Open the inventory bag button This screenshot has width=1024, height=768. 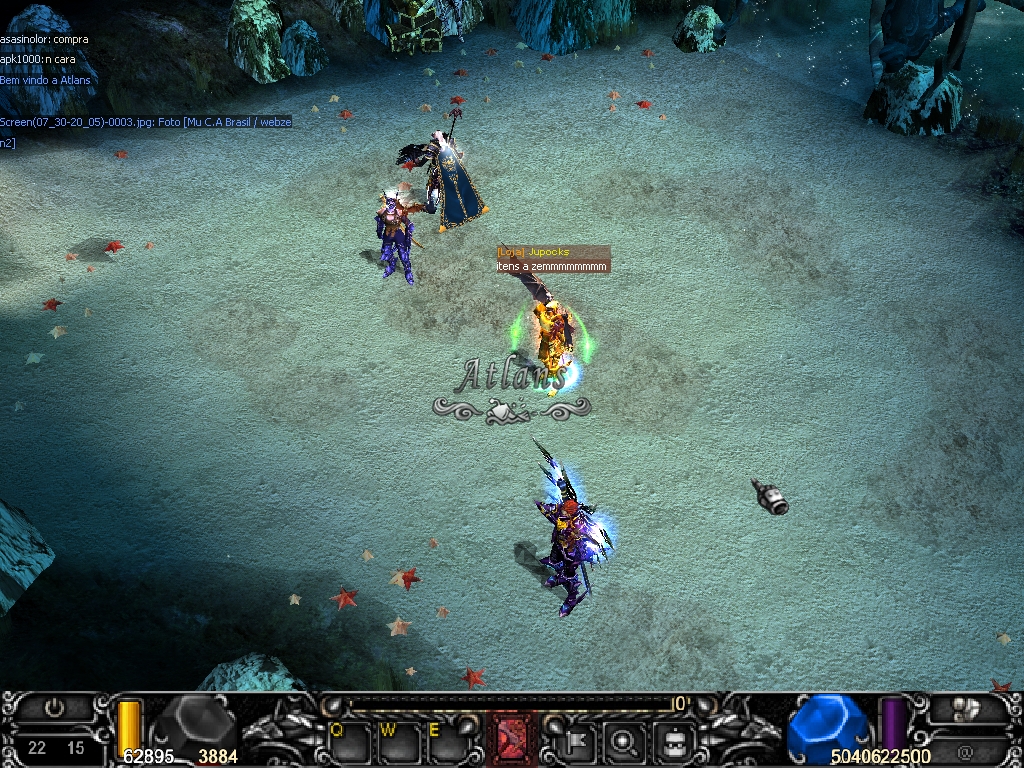673,741
